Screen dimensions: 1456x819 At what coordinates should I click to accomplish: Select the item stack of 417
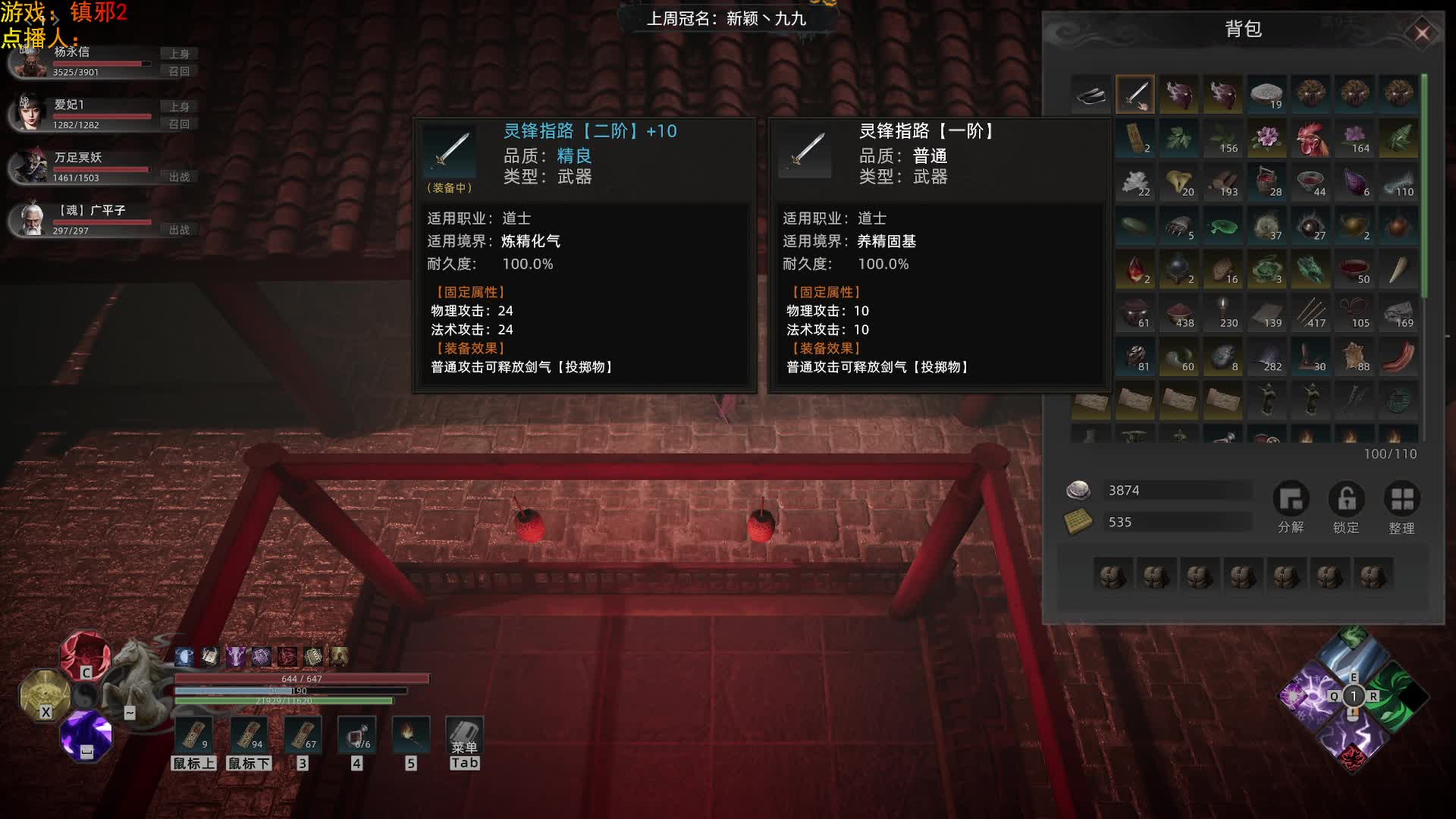1311,313
